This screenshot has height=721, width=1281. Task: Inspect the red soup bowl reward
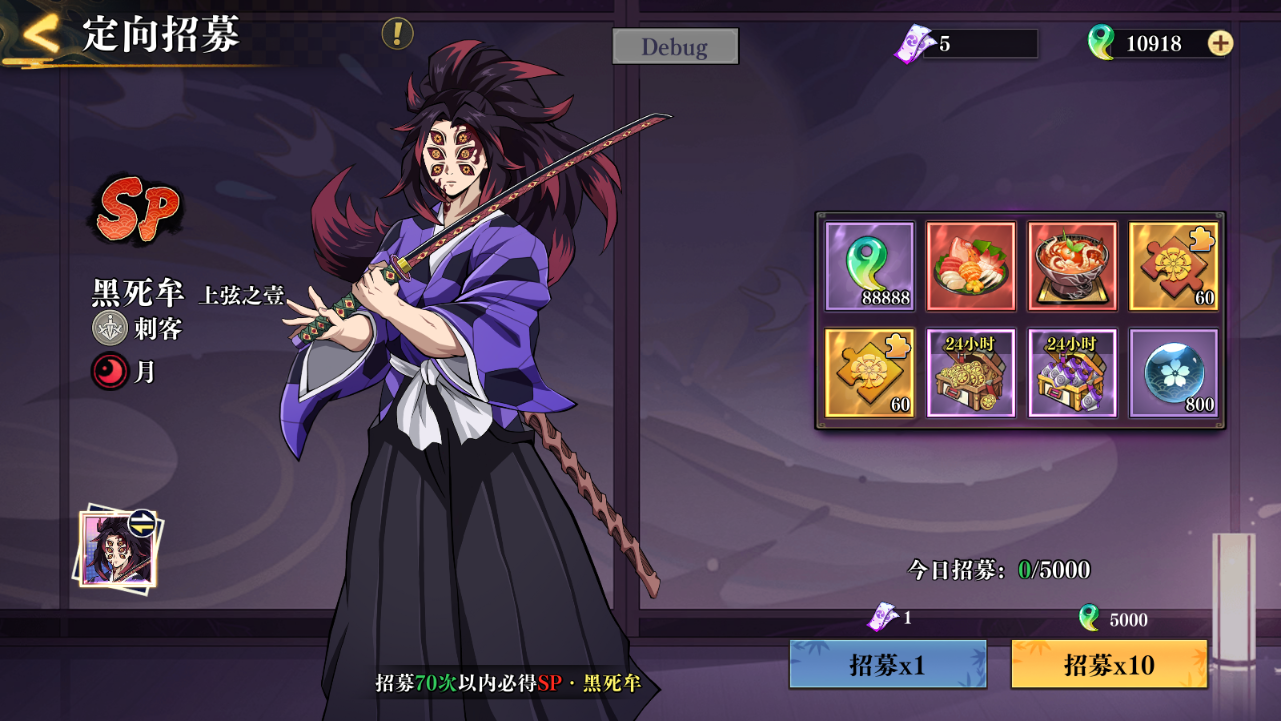tap(1072, 266)
